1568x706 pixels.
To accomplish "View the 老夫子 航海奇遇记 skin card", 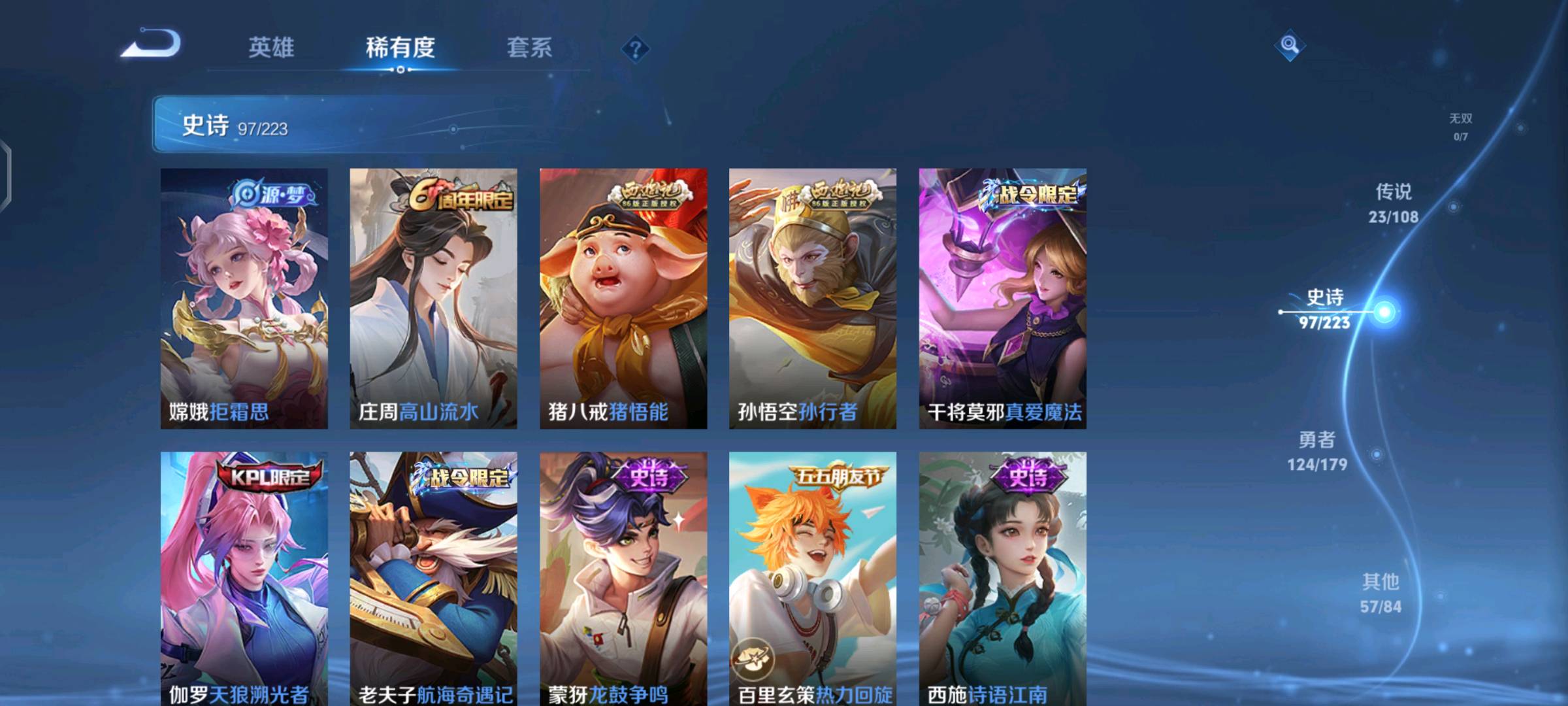I will pyautogui.click(x=433, y=579).
